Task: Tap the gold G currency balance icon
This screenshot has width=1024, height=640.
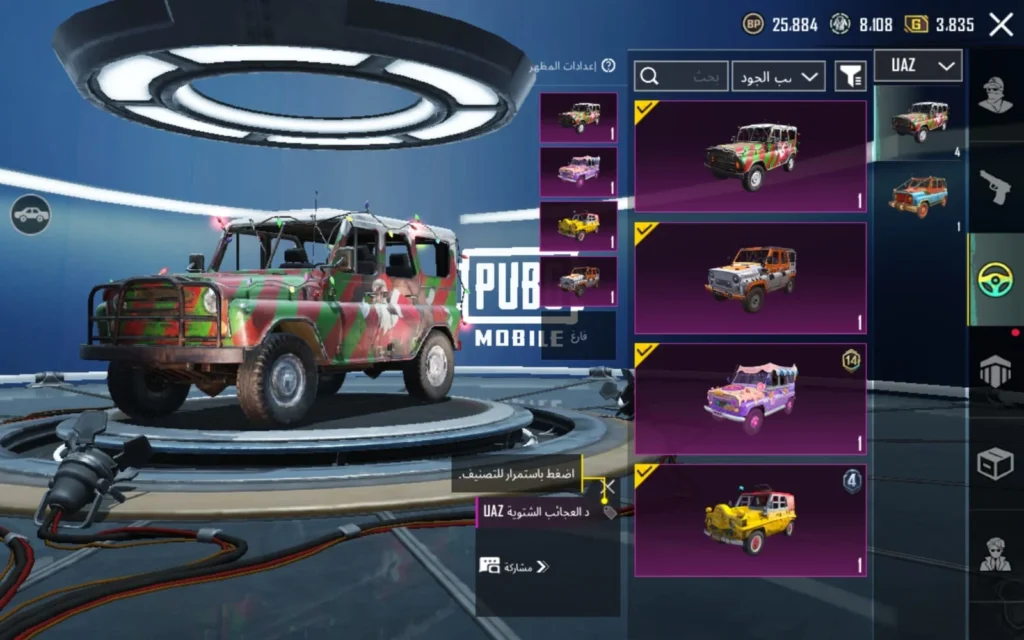Action: (916, 25)
